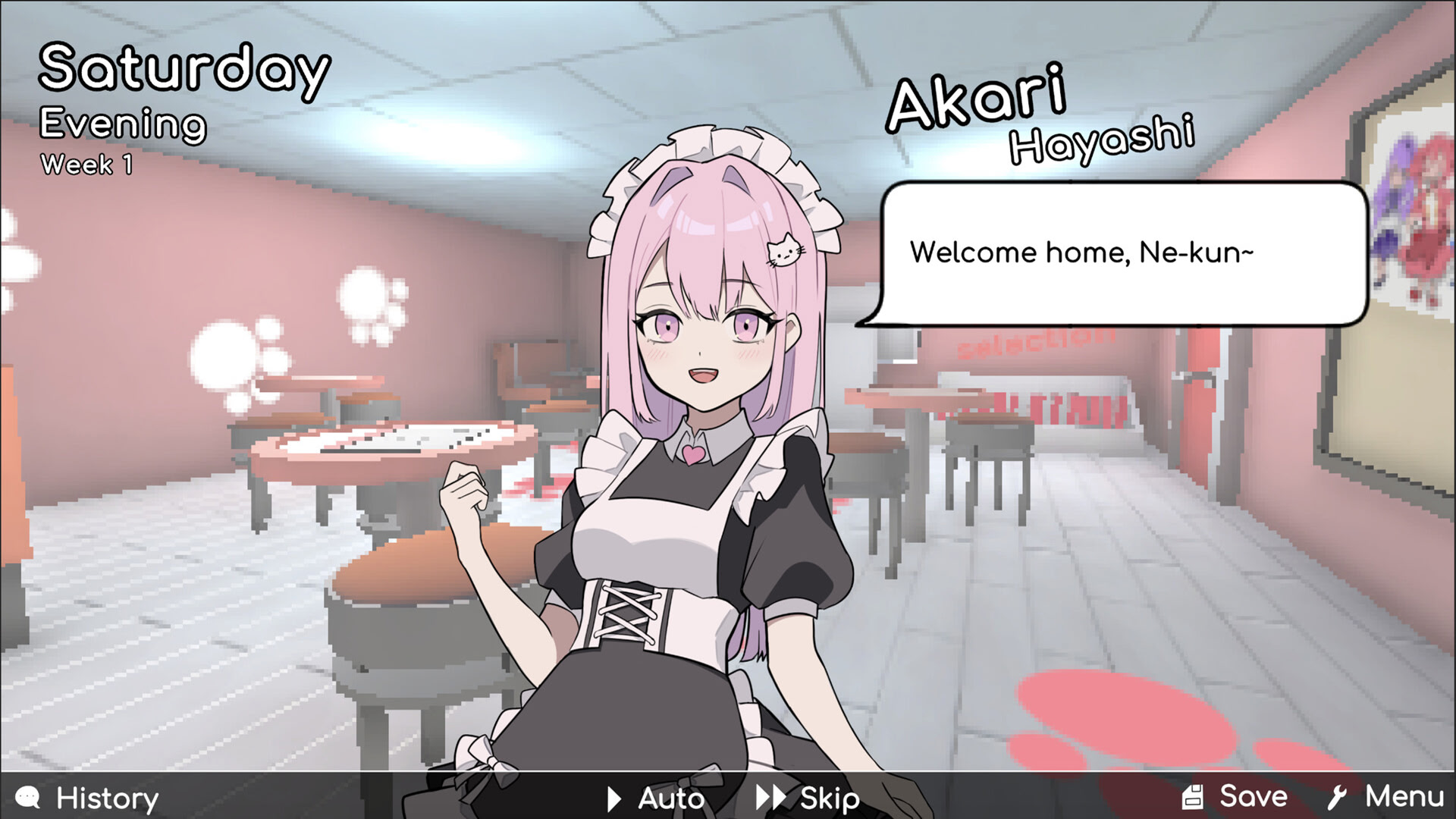
Task: Click the floppy disk Save icon
Action: click(1194, 796)
